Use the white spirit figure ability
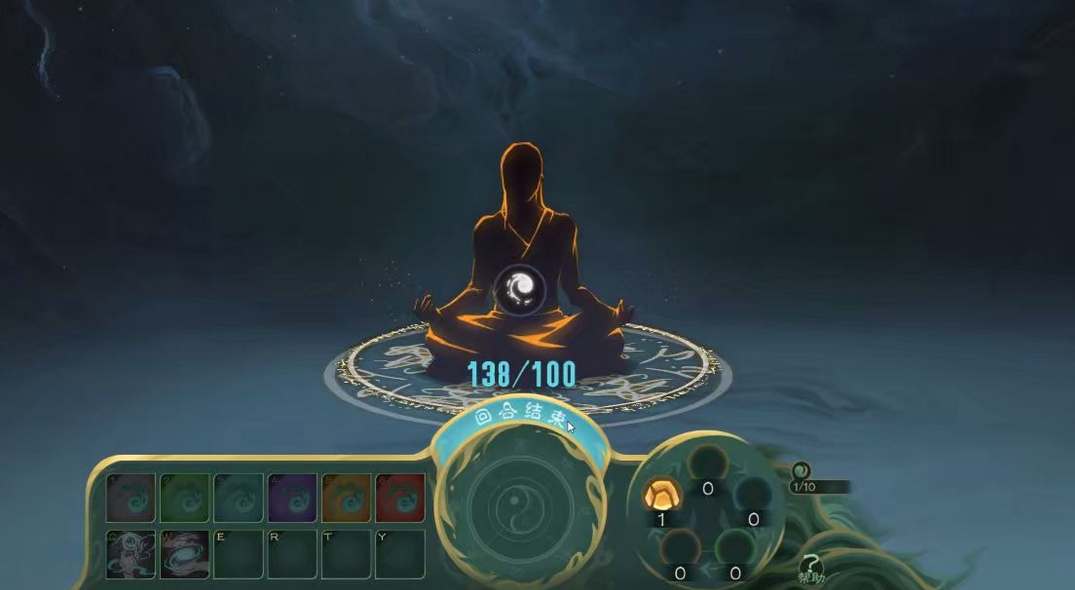The height and width of the screenshot is (590, 1075). tap(130, 554)
